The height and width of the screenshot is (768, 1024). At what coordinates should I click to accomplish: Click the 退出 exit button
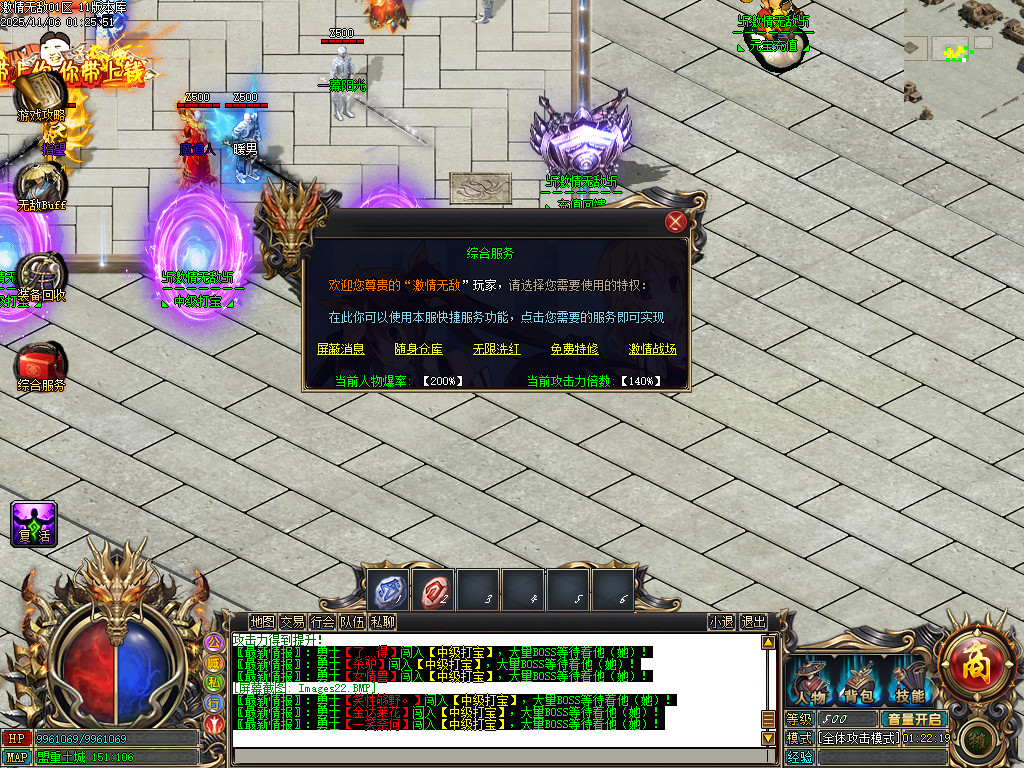(x=753, y=622)
